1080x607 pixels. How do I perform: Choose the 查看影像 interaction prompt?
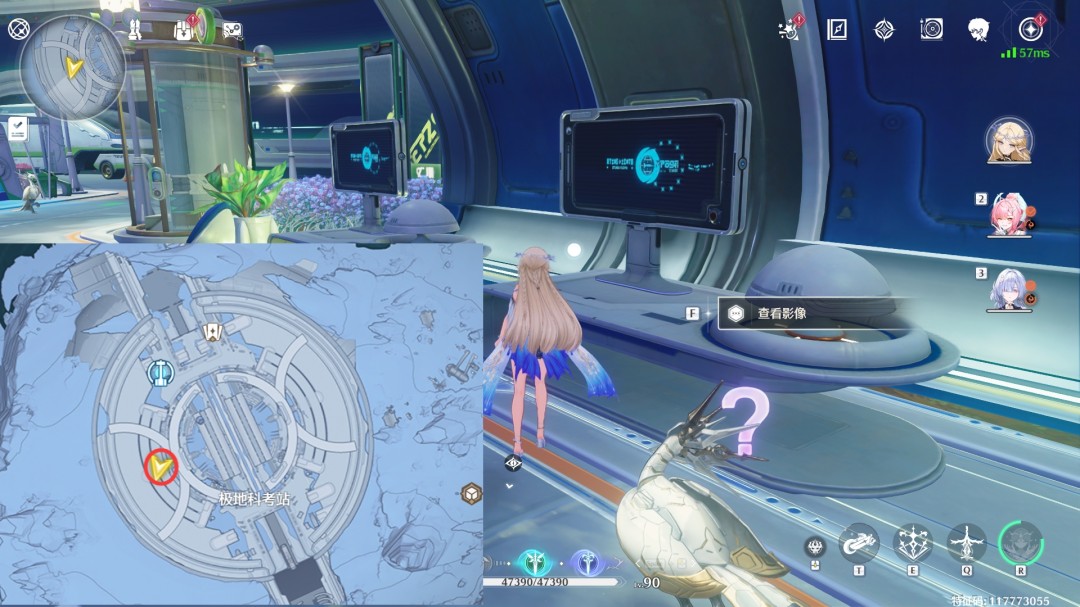pos(781,313)
